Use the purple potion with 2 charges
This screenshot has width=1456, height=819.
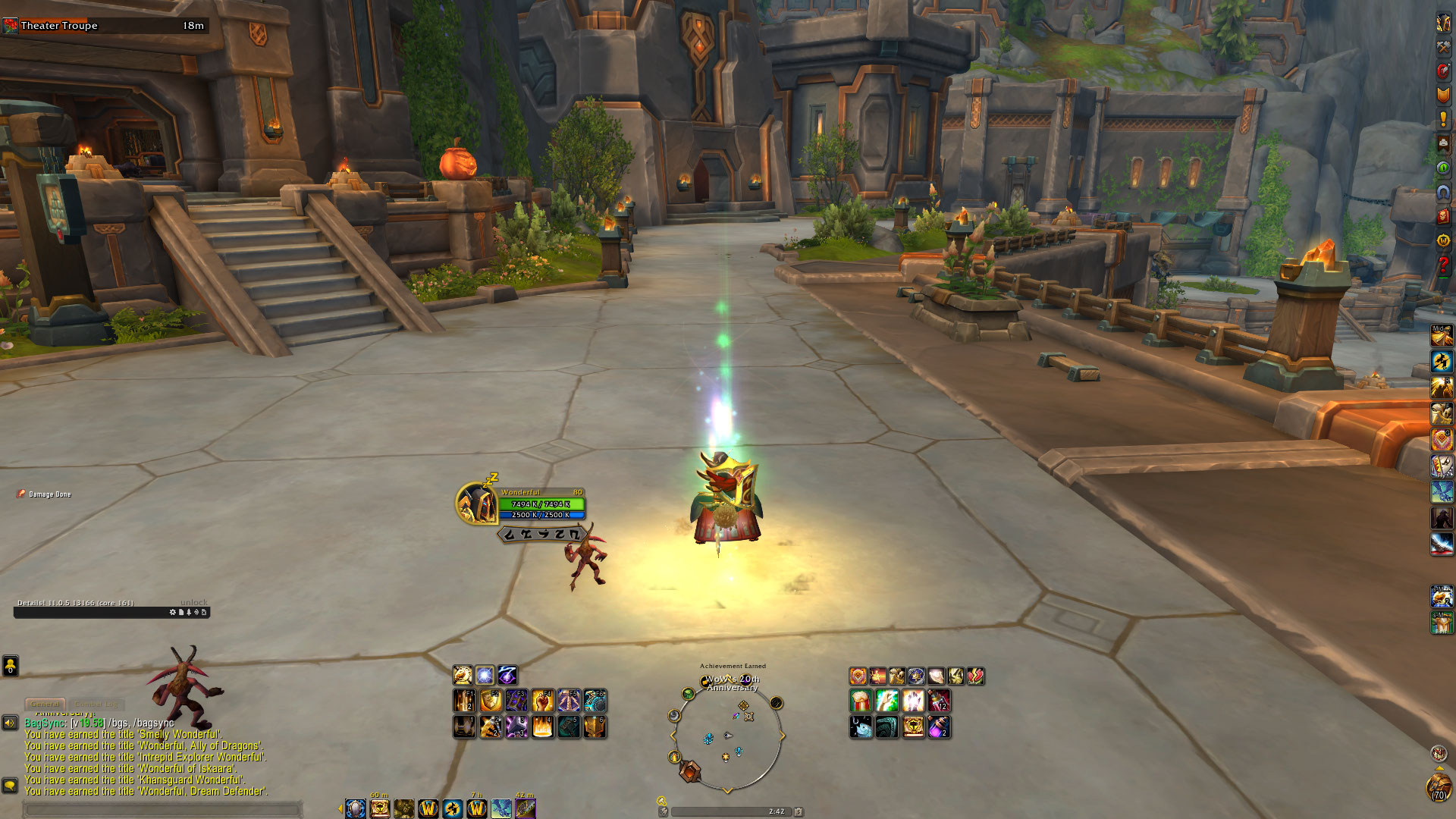pos(939,727)
